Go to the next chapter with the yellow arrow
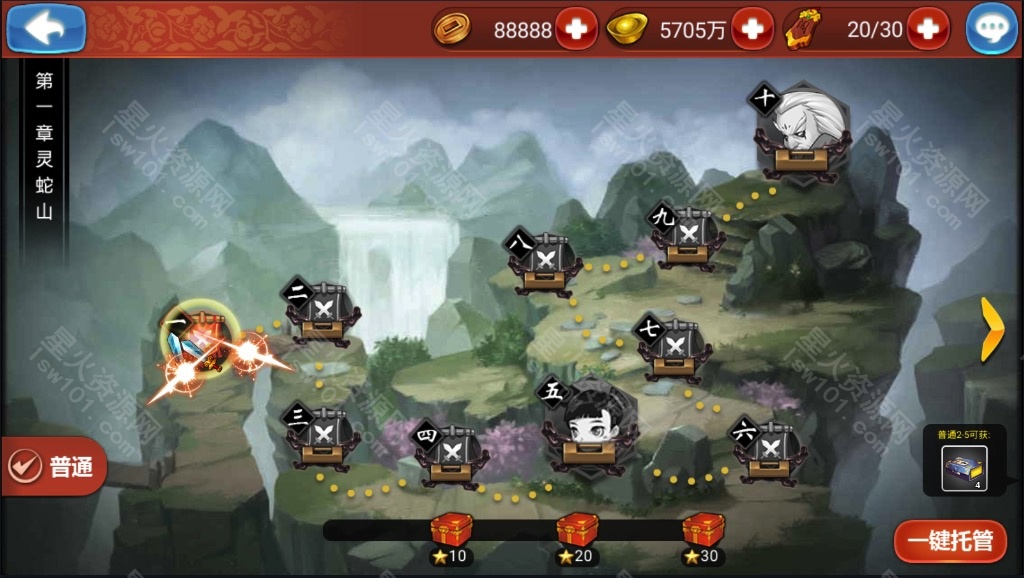Viewport: 1024px width, 578px height. click(x=991, y=328)
